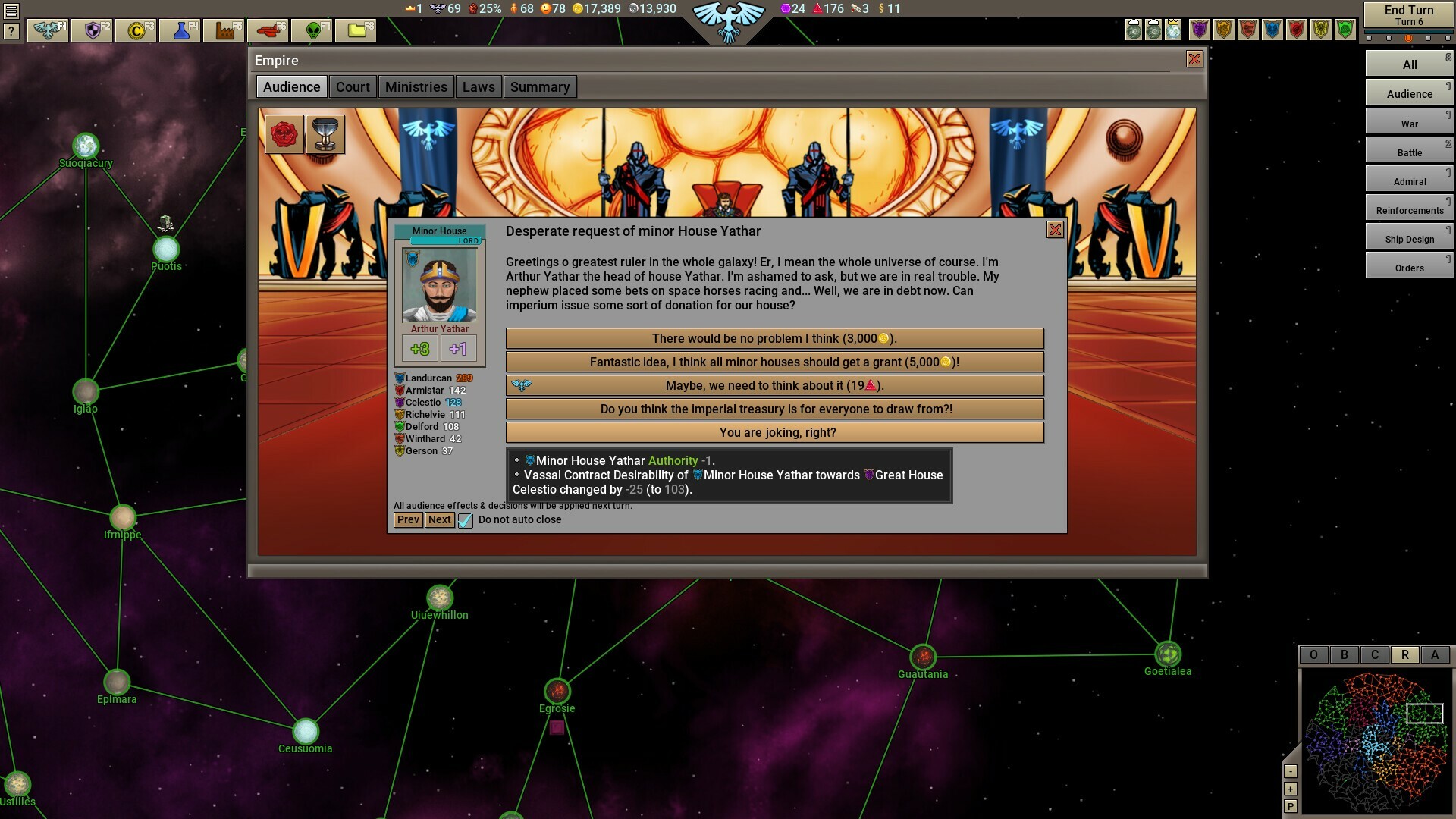Uncheck the Do not auto close checkbox
This screenshot has height=819, width=1456.
pyautogui.click(x=465, y=520)
